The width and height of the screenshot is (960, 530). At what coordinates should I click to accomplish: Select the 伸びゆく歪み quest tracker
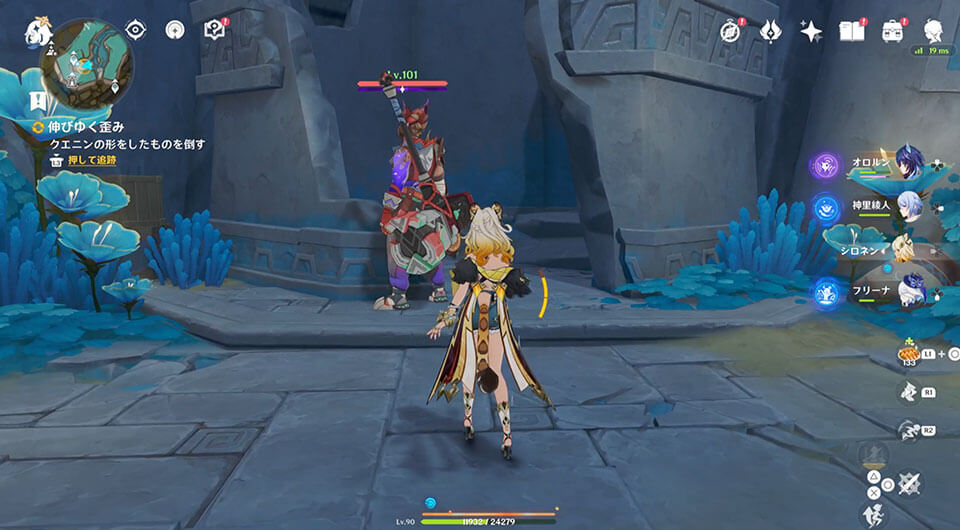click(85, 127)
